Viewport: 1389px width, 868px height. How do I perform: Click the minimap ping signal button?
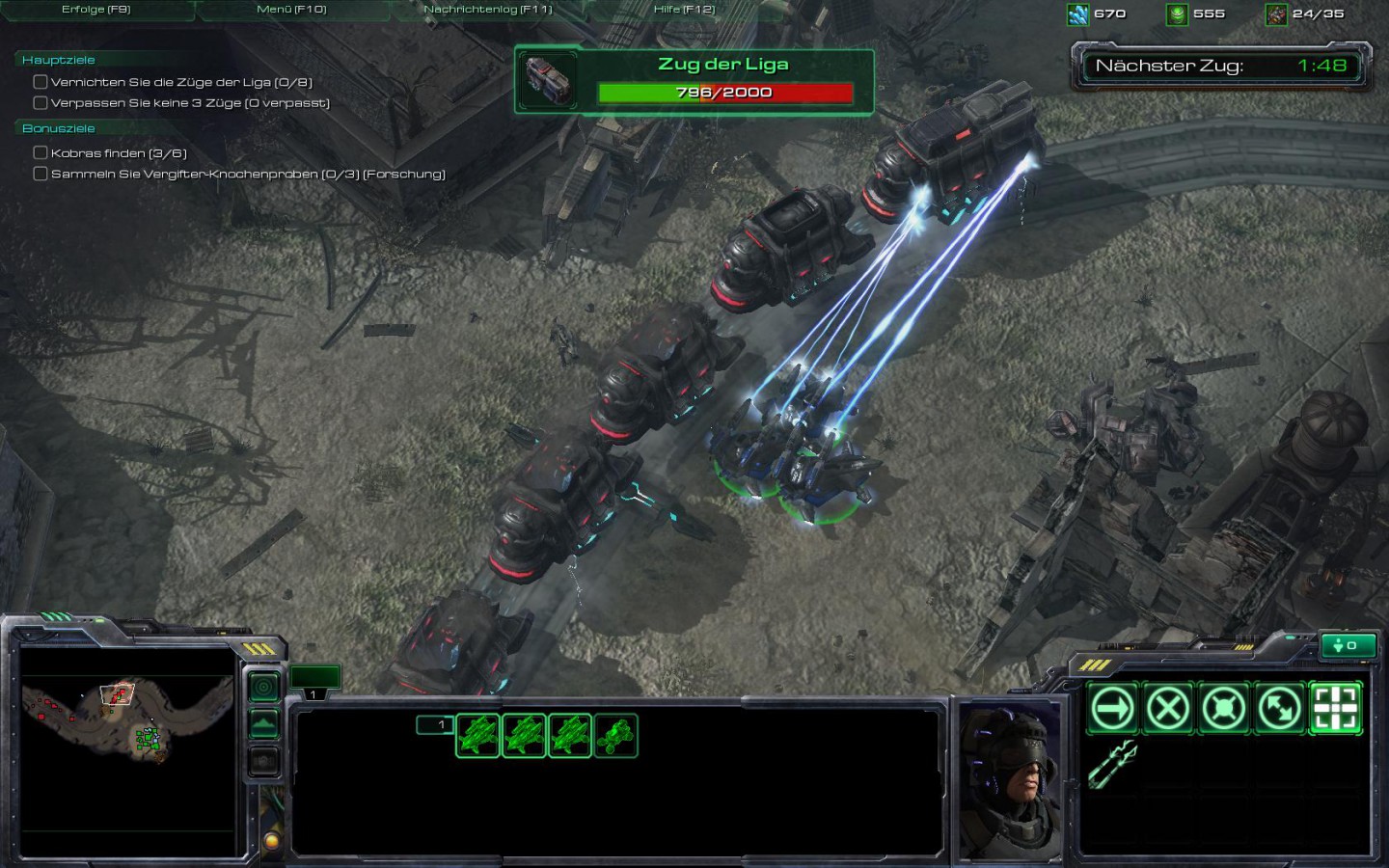coord(263,687)
